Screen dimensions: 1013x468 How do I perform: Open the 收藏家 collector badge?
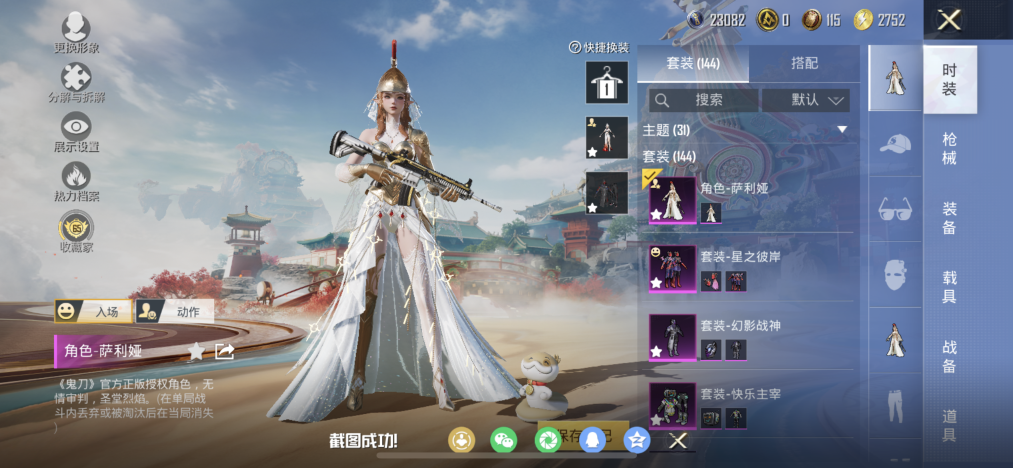tap(76, 228)
